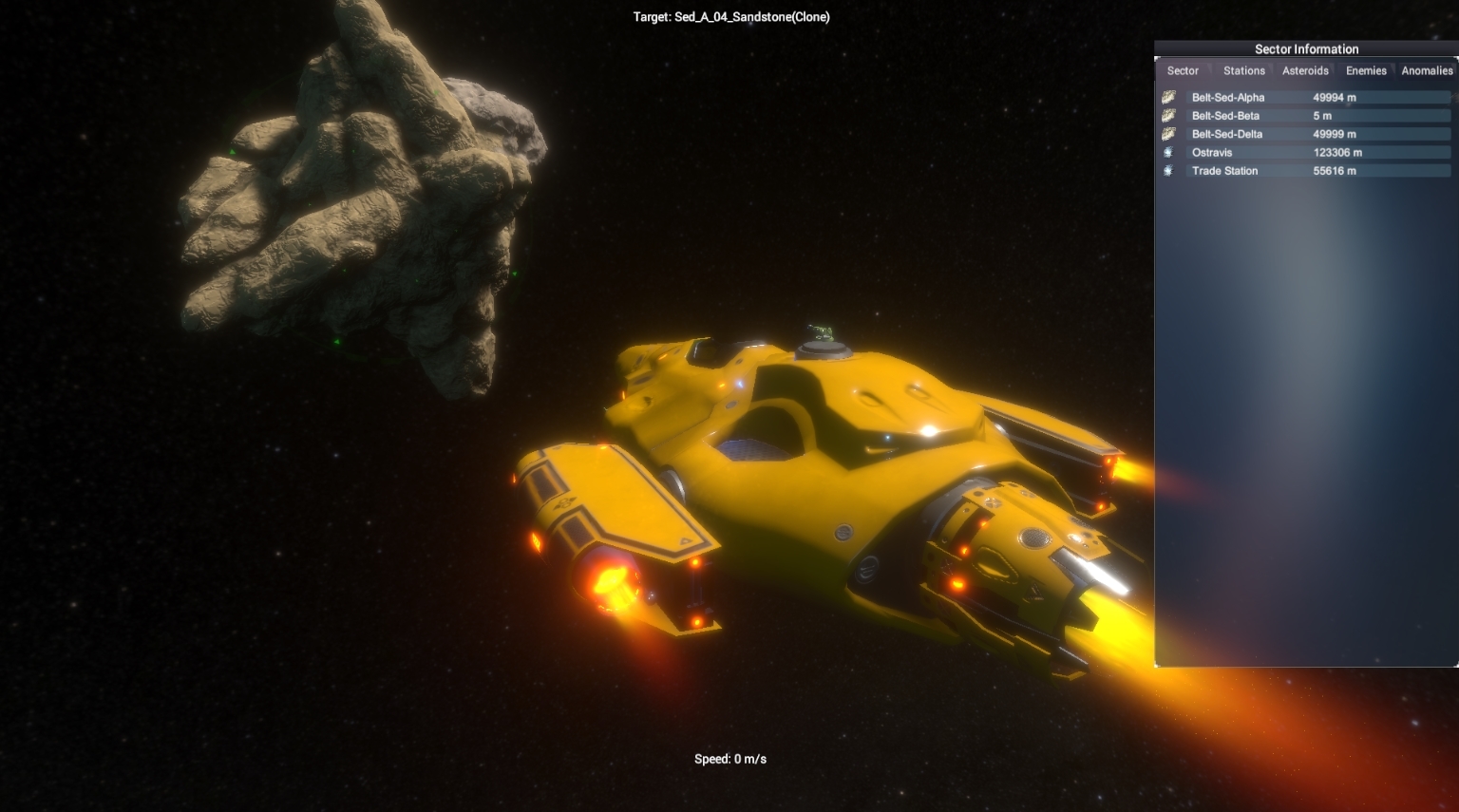Open the Stations tab
The height and width of the screenshot is (812, 1459).
coord(1243,70)
